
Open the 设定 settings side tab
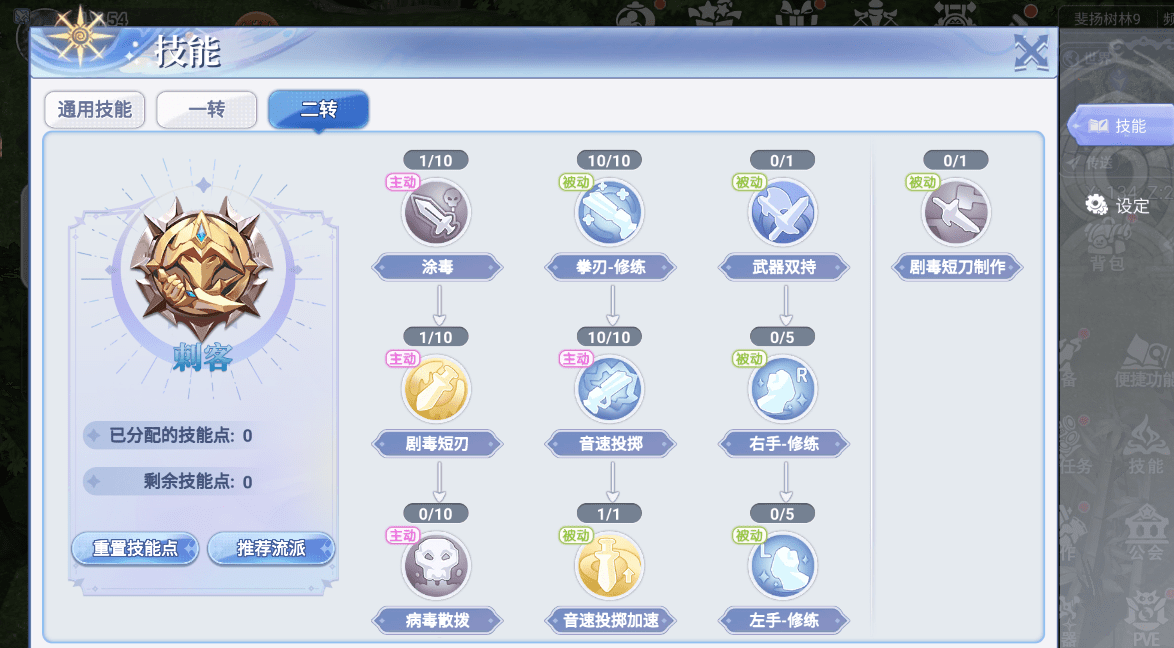coord(1119,206)
